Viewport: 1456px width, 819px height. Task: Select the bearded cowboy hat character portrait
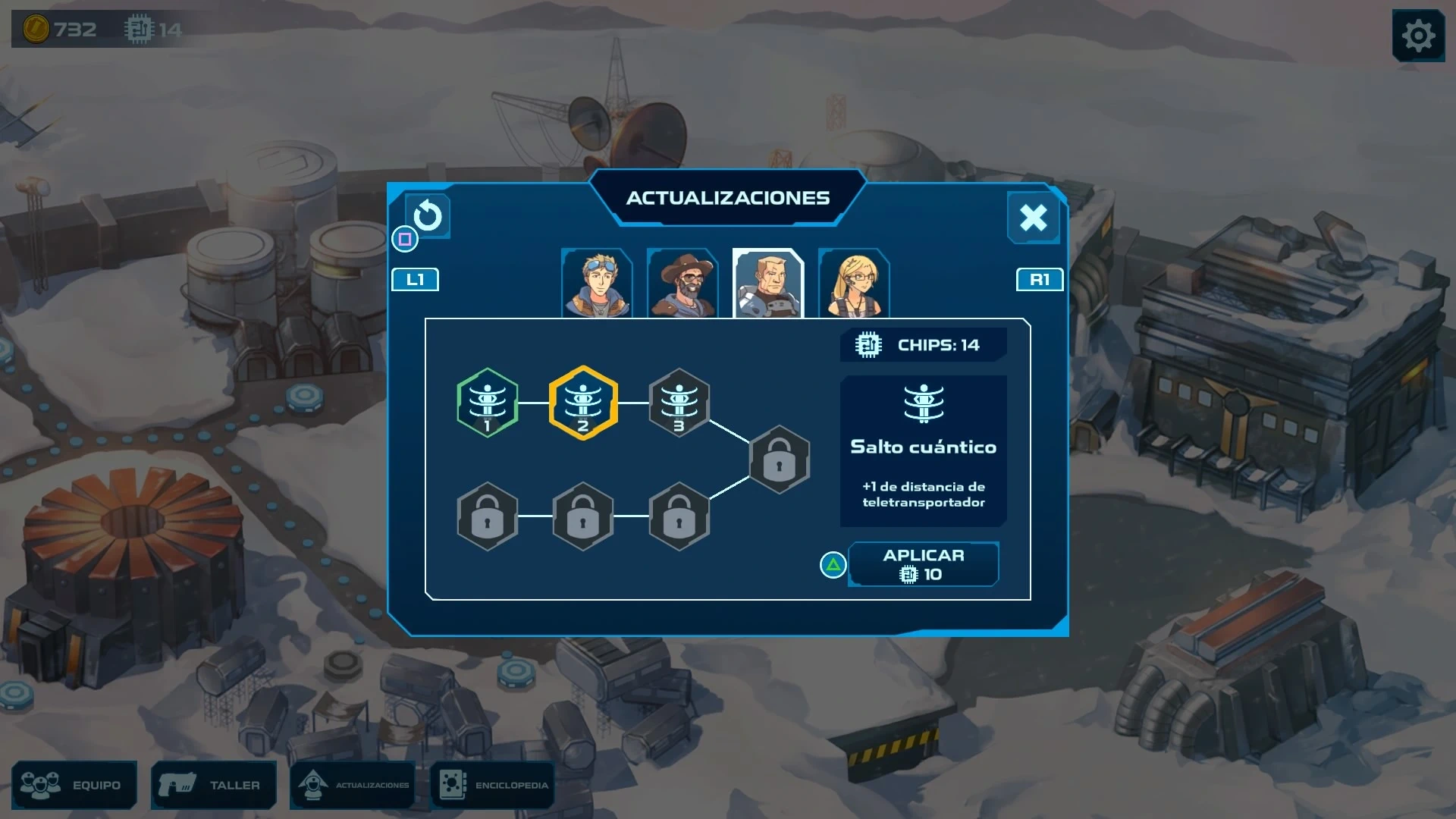tap(682, 284)
